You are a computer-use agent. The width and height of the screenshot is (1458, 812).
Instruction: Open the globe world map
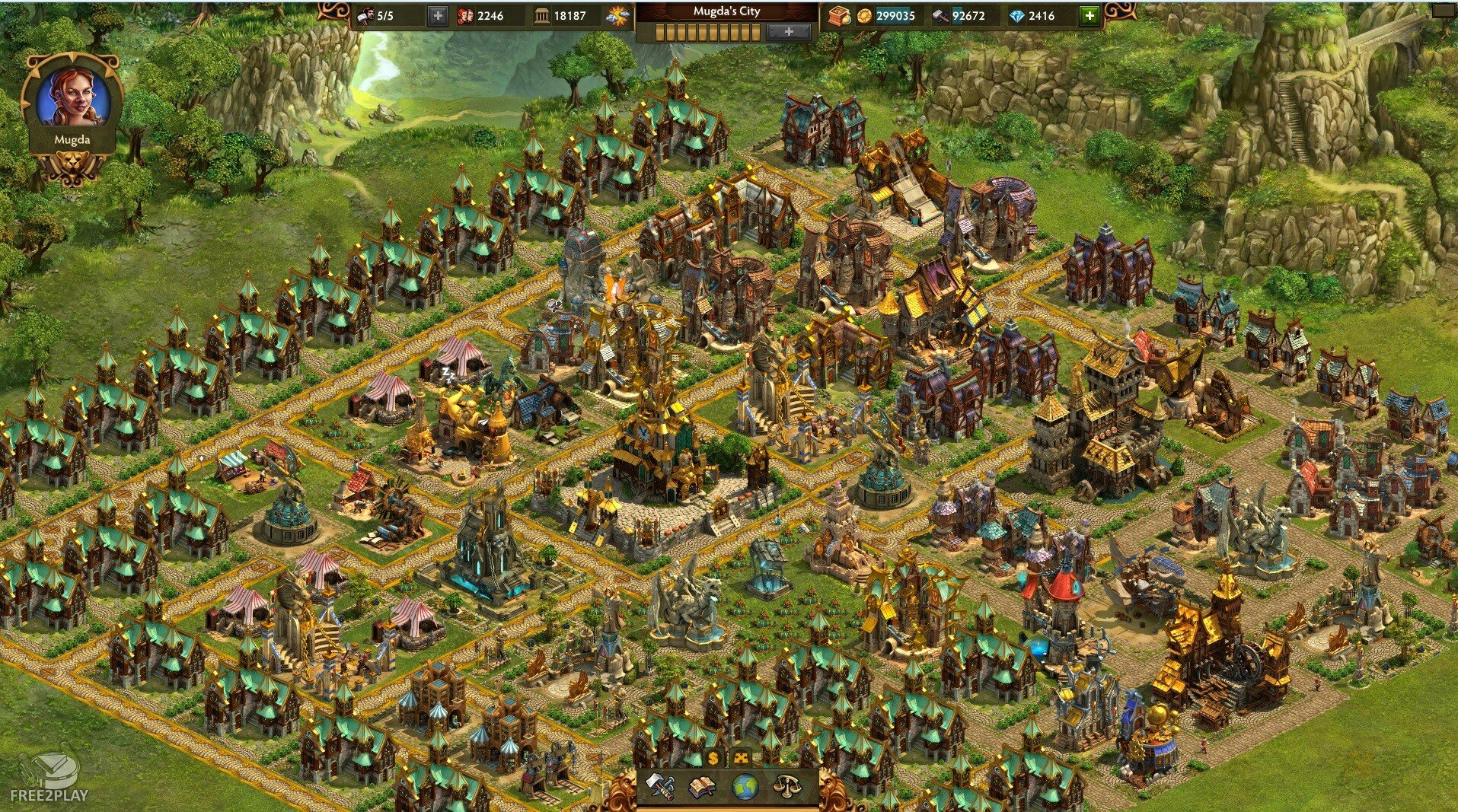tap(745, 786)
